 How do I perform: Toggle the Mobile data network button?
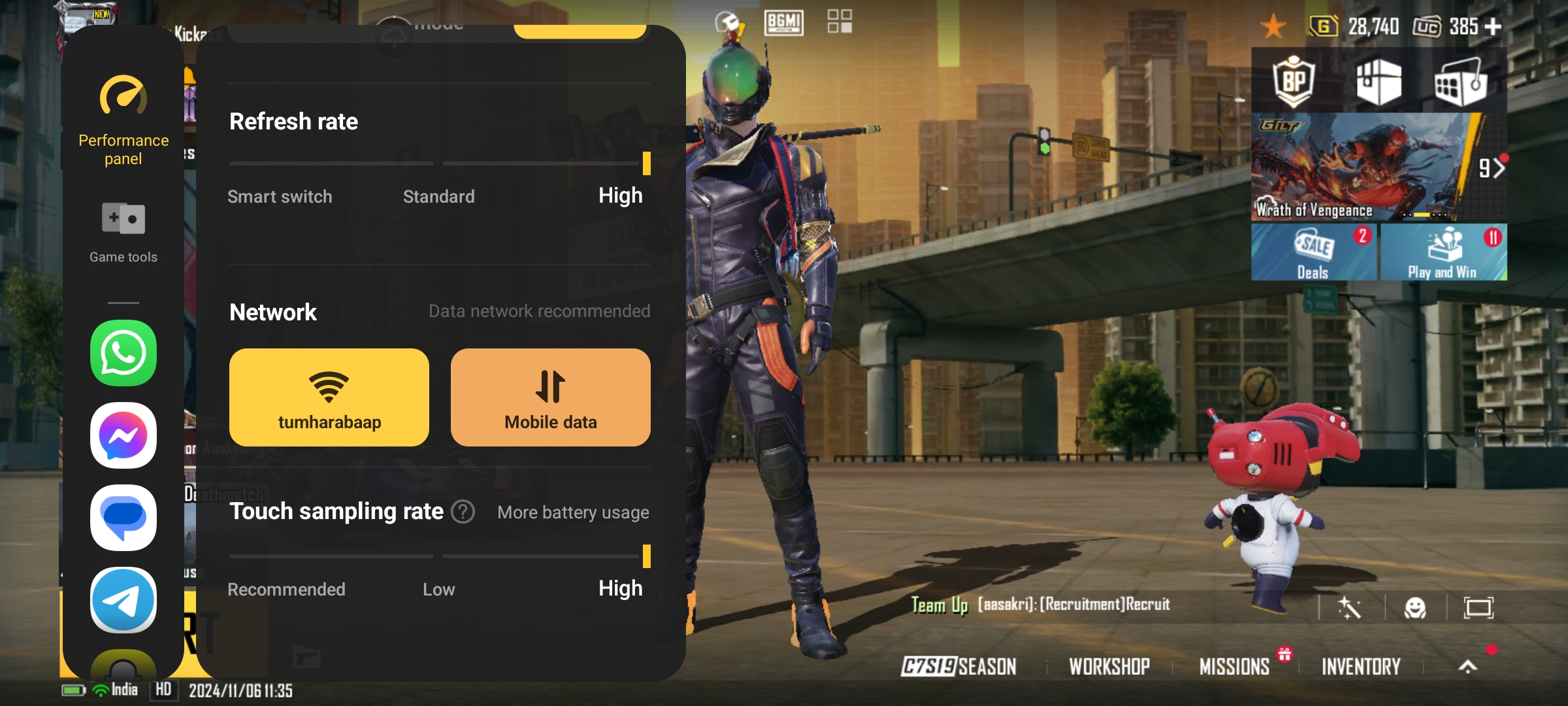pyautogui.click(x=550, y=397)
